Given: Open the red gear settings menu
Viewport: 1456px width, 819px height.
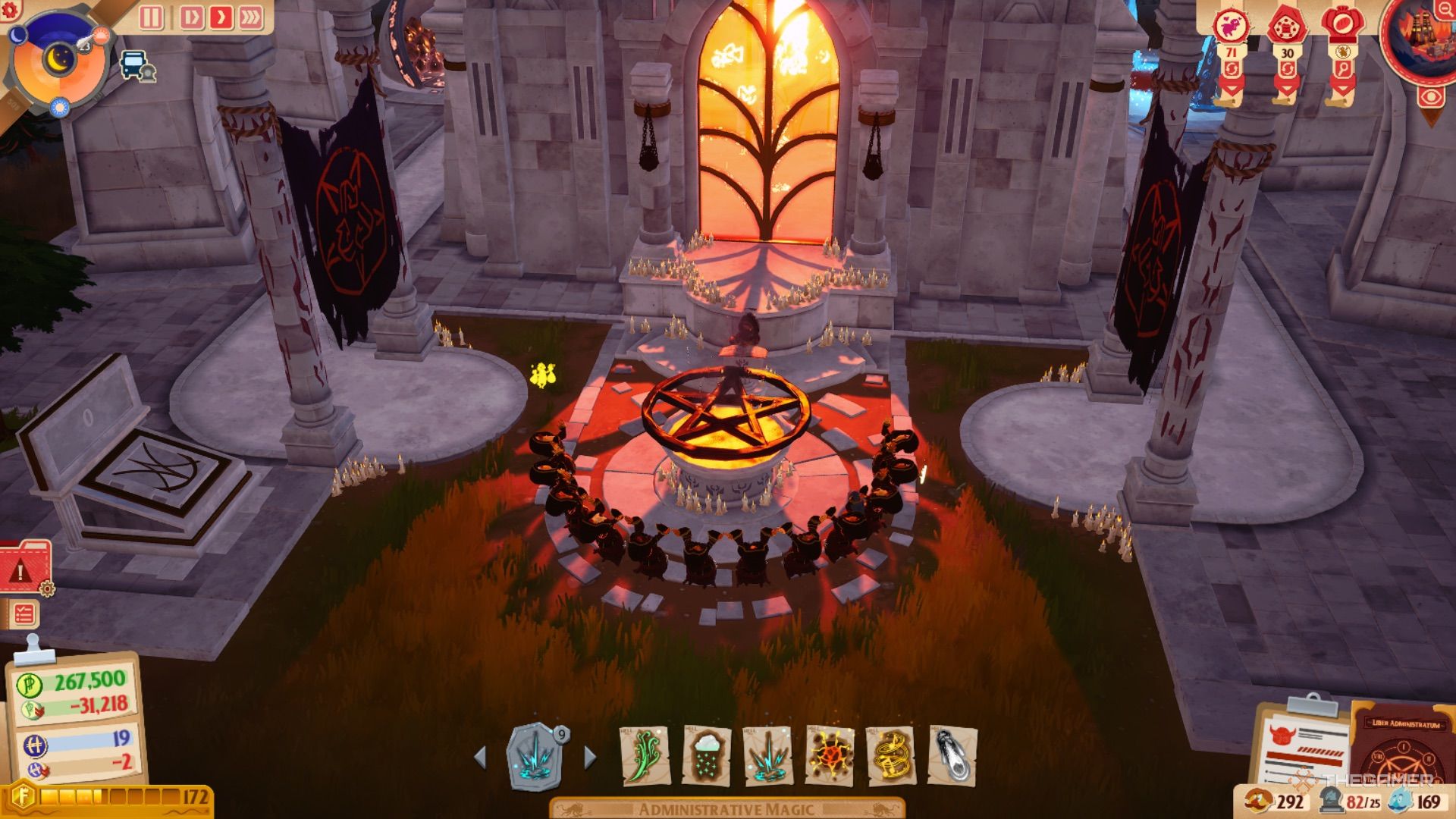Looking at the screenshot, I should click(11, 9).
